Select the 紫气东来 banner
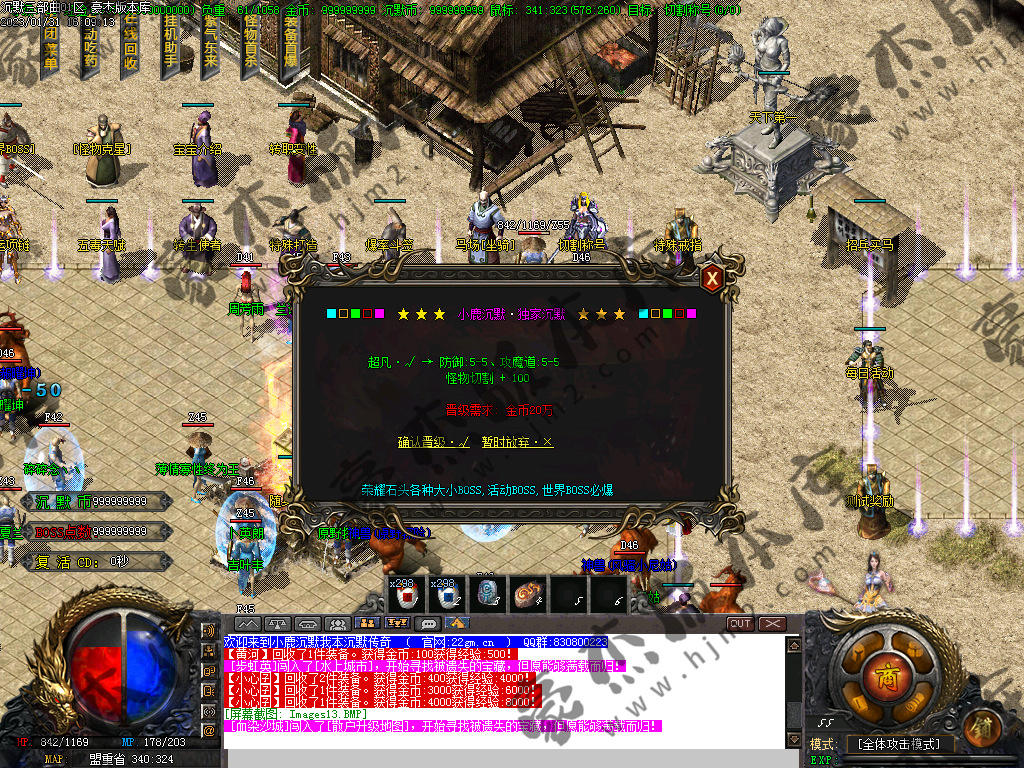The height and width of the screenshot is (768, 1024). pyautogui.click(x=210, y=47)
